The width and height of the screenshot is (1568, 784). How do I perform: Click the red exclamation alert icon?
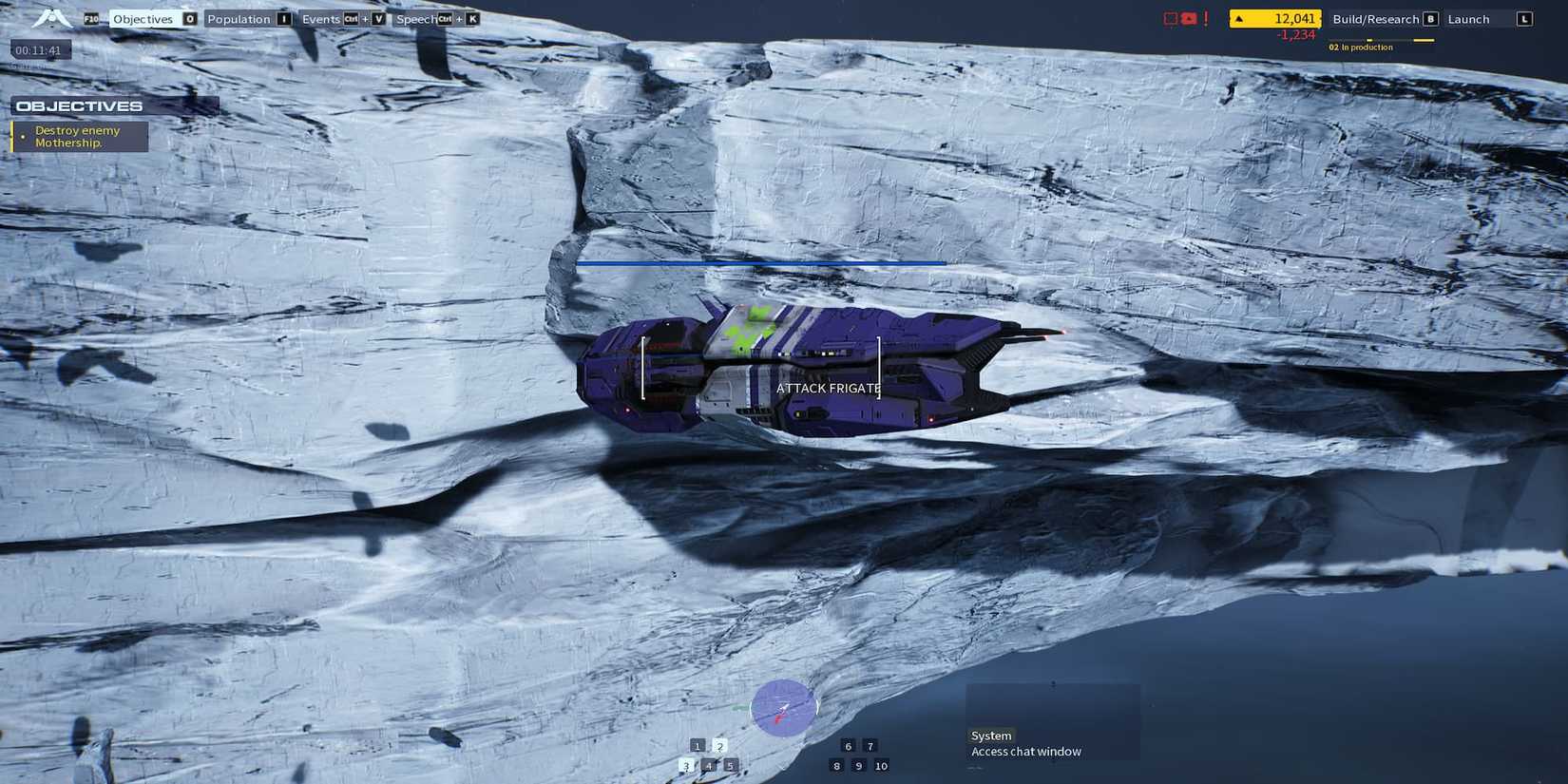pyautogui.click(x=1206, y=17)
